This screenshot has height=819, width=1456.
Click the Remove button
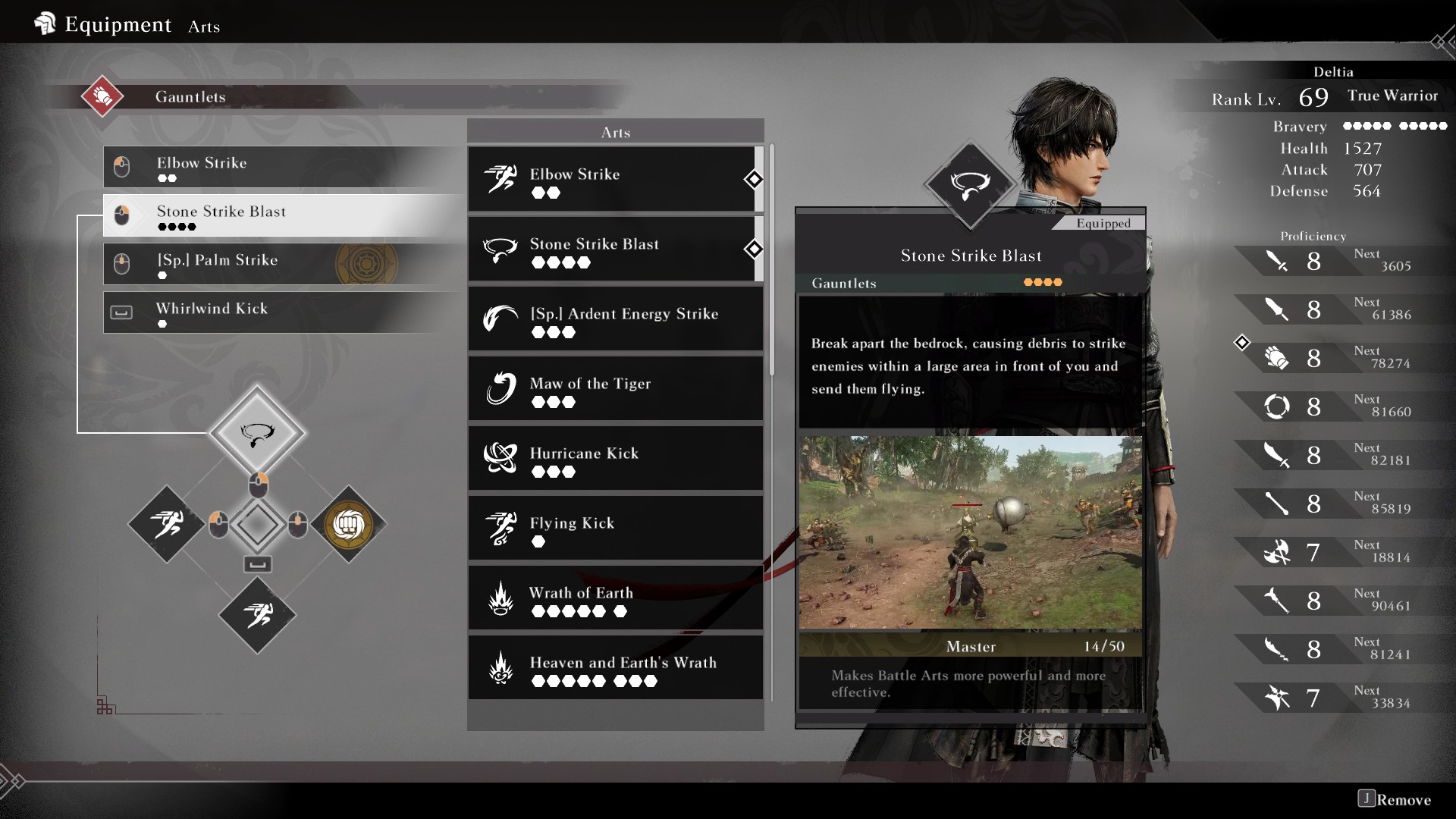click(1395, 799)
